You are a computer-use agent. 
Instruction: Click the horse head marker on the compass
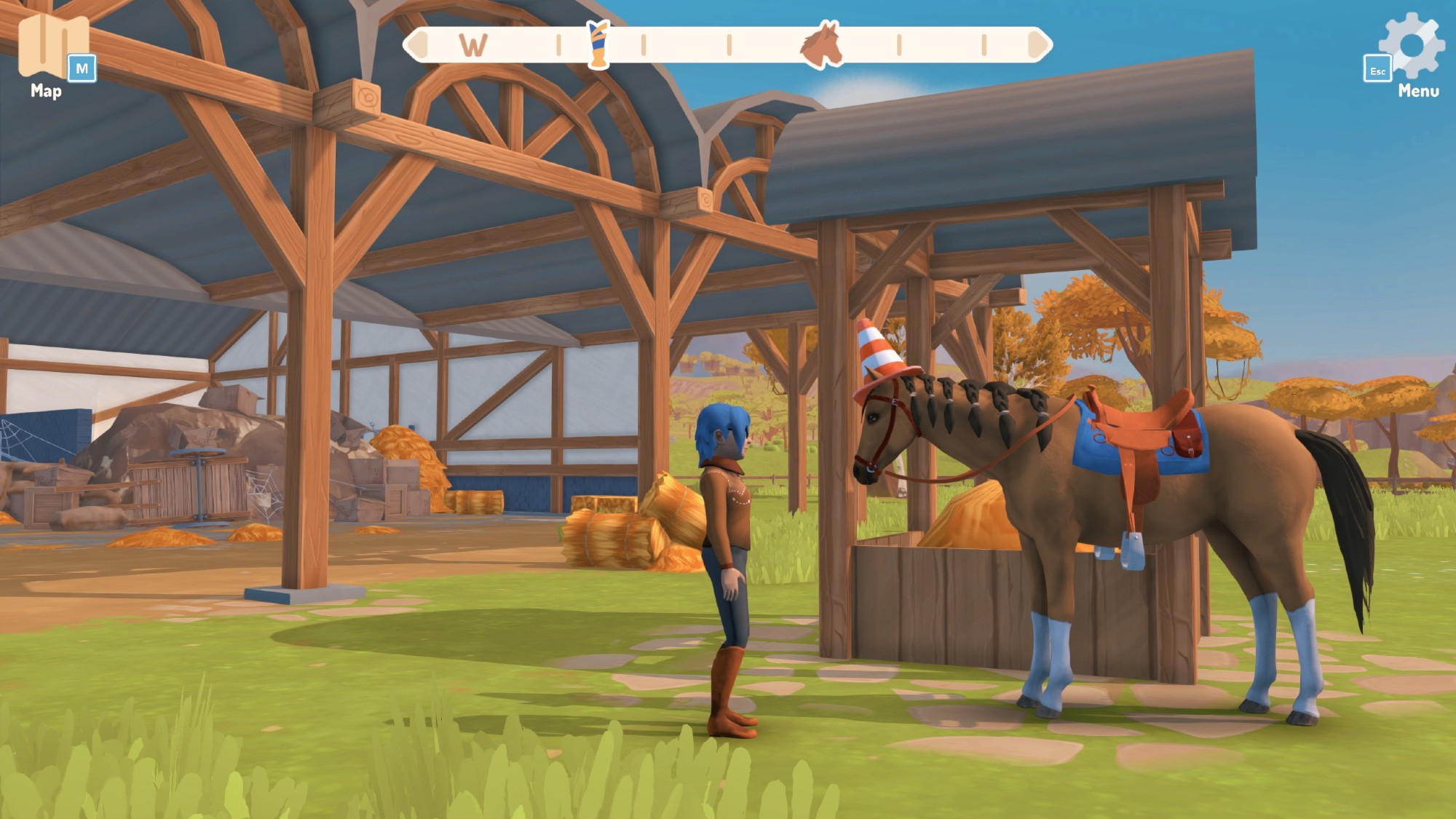tap(821, 45)
